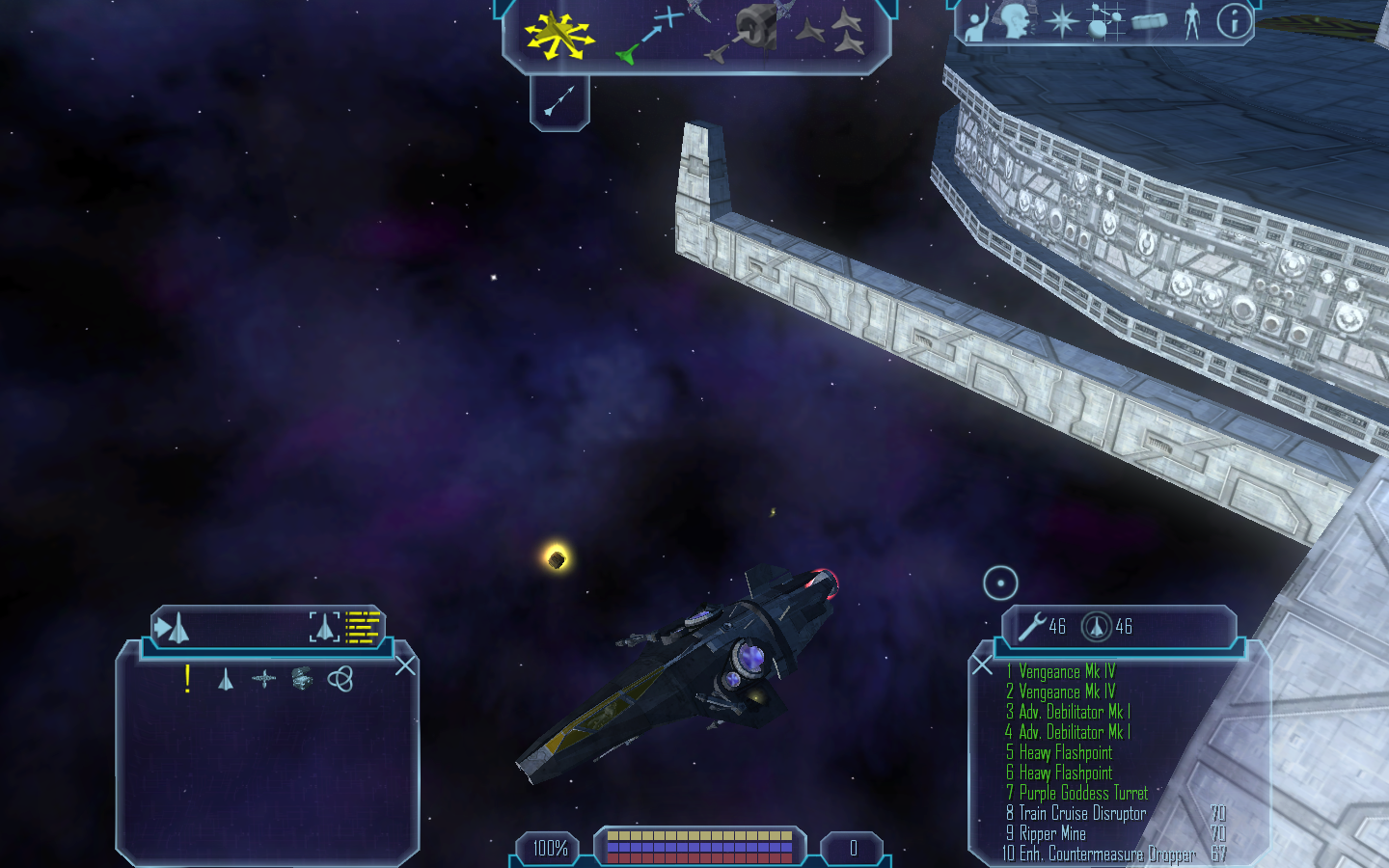The image size is (1389, 868).
Task: Open the reputation figure icon
Action: tap(1192, 21)
